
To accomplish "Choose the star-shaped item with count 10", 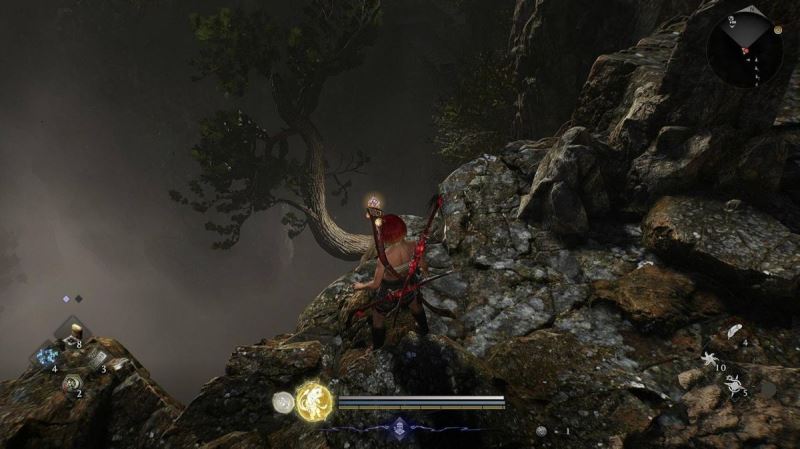I will 711,358.
